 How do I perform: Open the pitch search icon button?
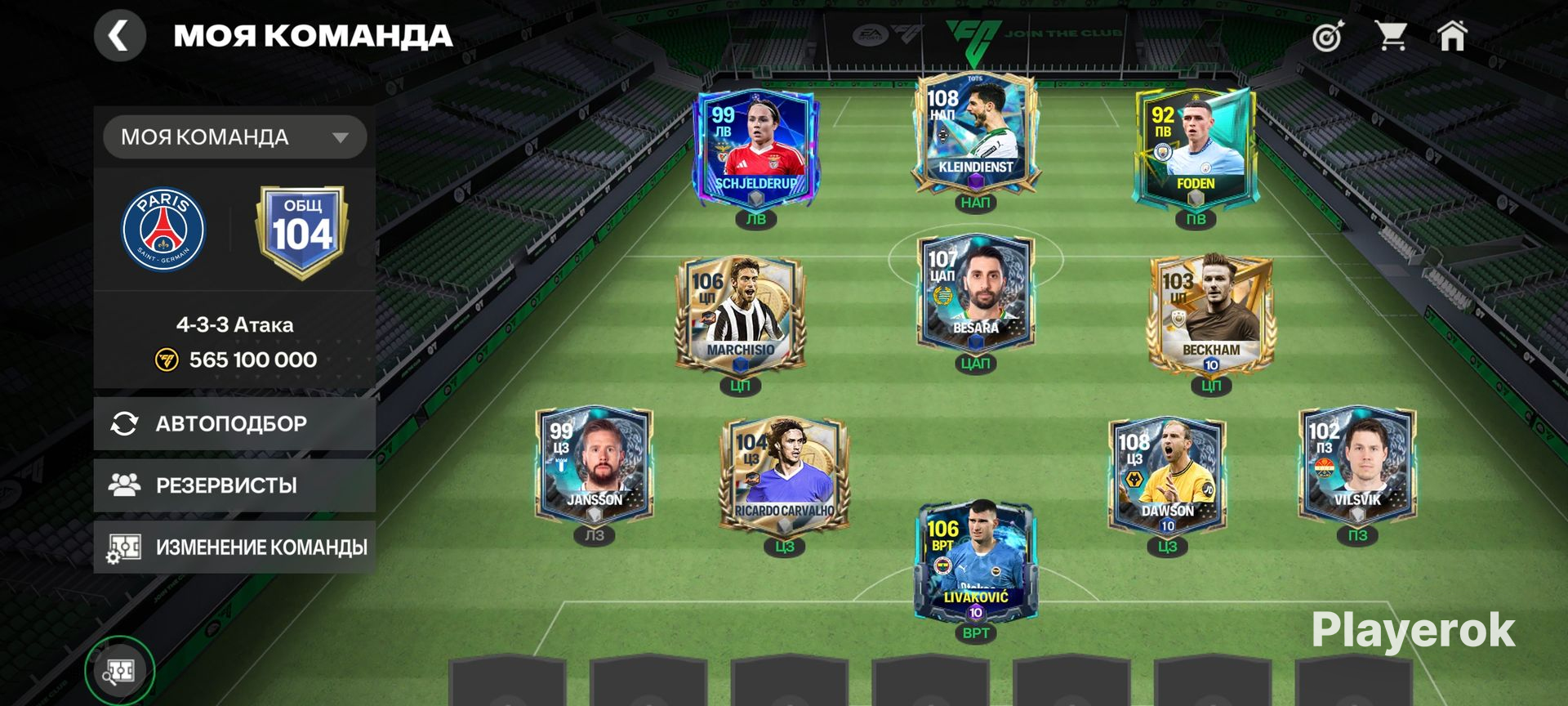(x=119, y=671)
